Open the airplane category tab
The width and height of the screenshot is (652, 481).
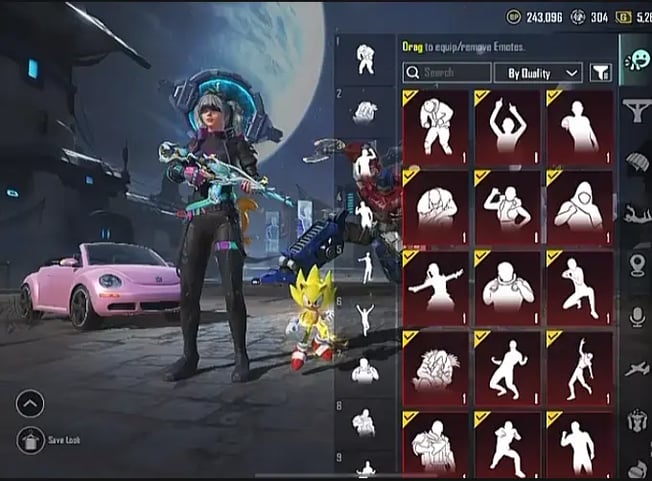tap(636, 368)
